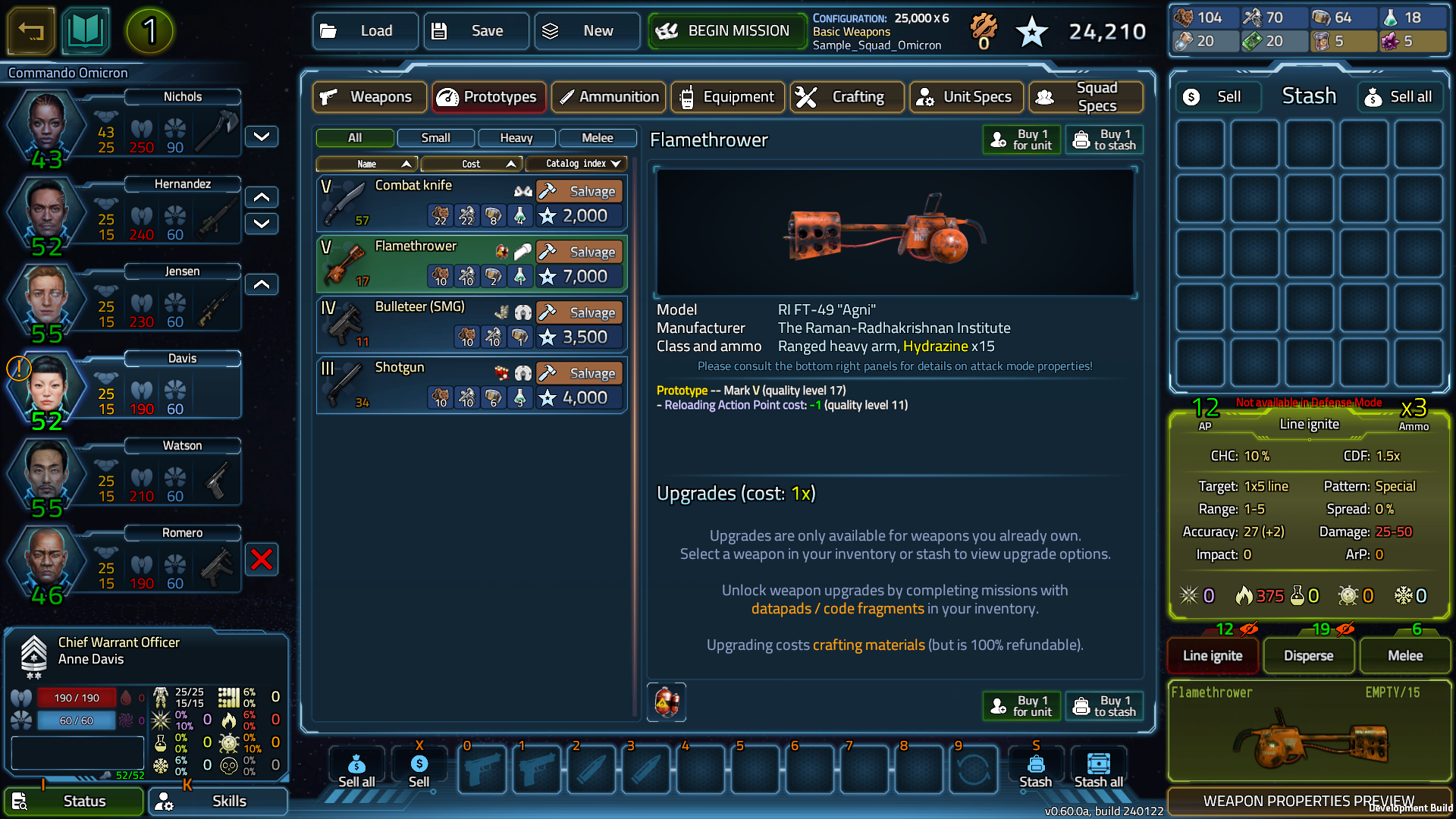
Task: Click the crafting gear icon showing 0
Action: point(984,27)
